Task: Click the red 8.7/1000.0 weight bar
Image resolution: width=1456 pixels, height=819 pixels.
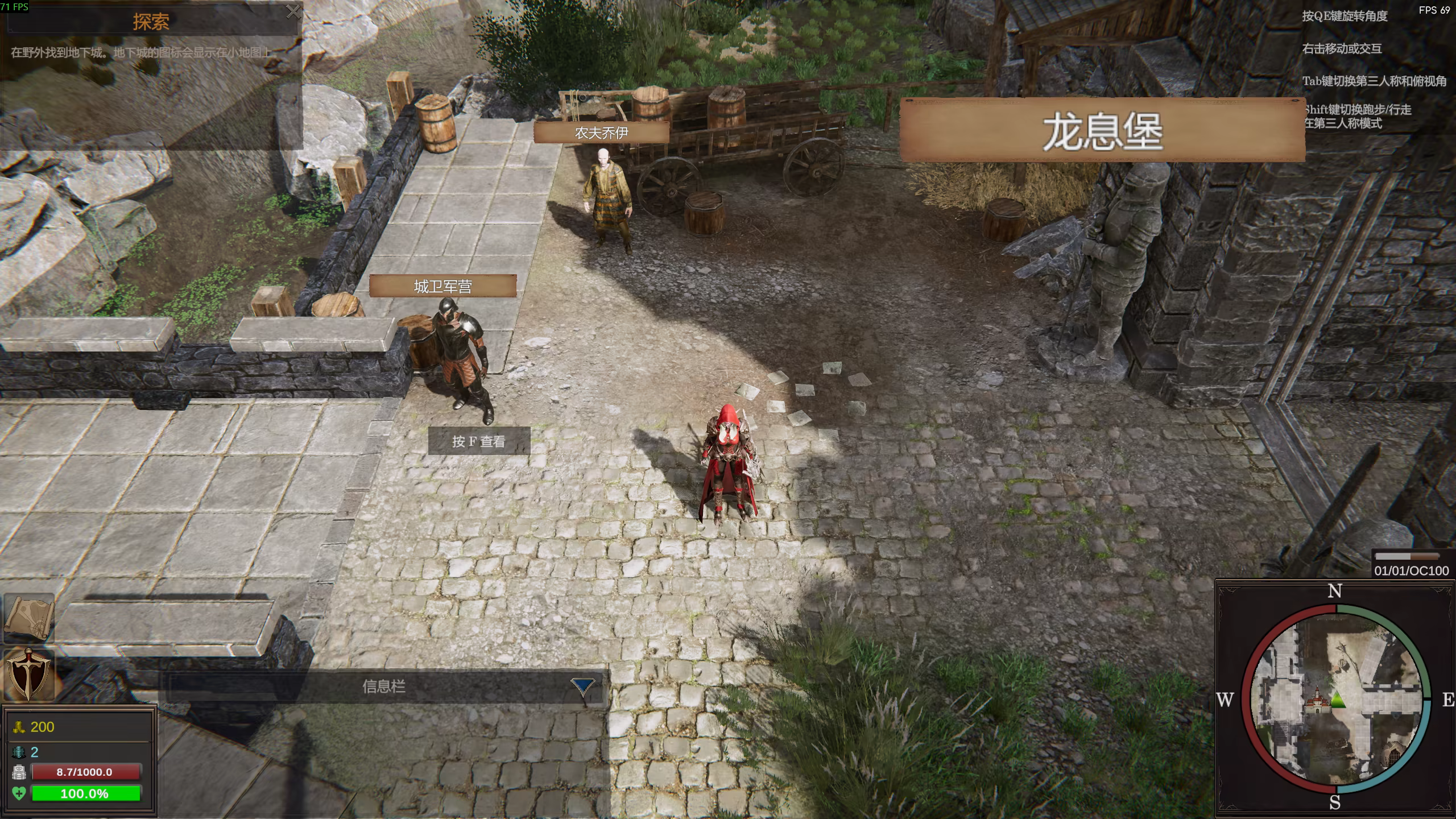Action: (x=86, y=772)
